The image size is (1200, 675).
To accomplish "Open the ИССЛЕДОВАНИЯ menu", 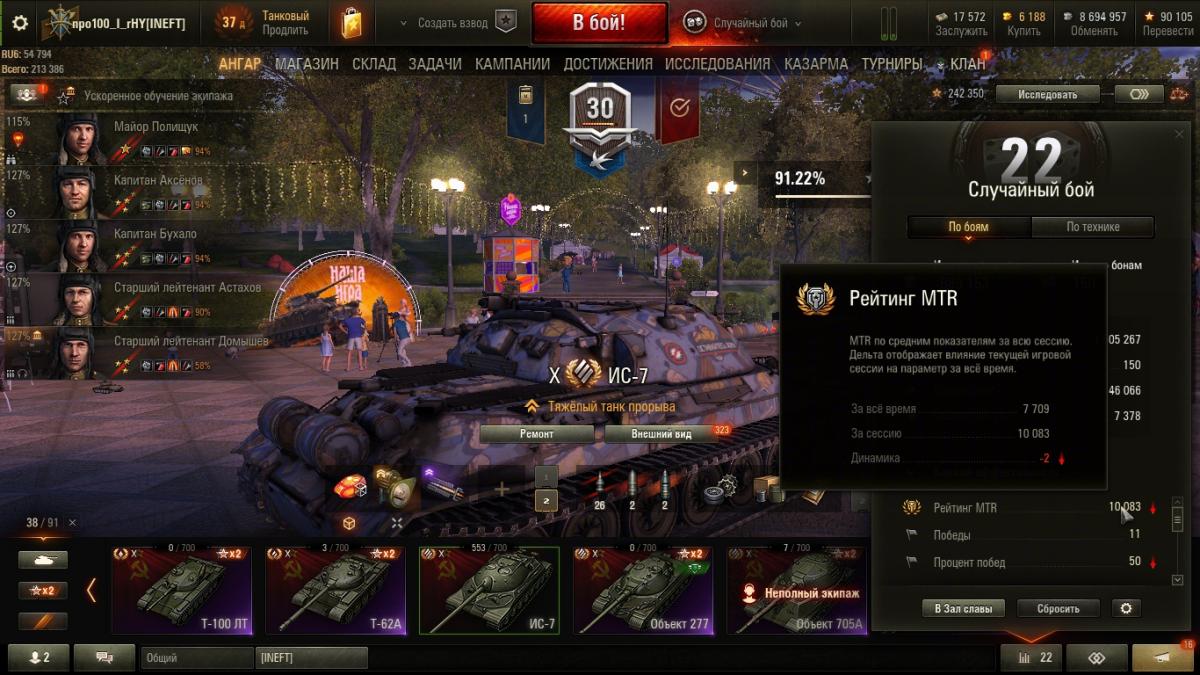I will [718, 64].
